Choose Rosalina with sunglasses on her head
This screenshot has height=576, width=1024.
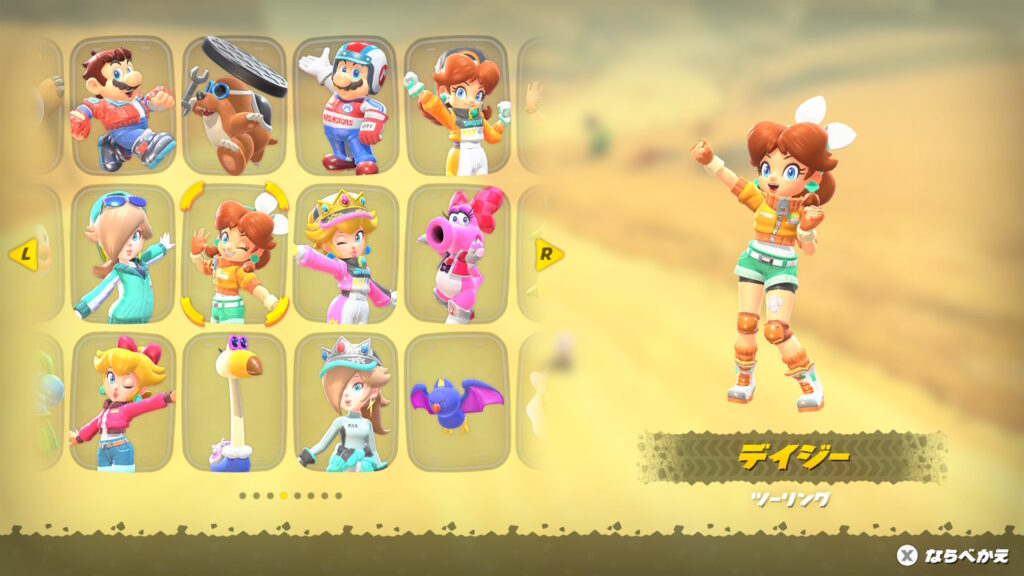122,254
